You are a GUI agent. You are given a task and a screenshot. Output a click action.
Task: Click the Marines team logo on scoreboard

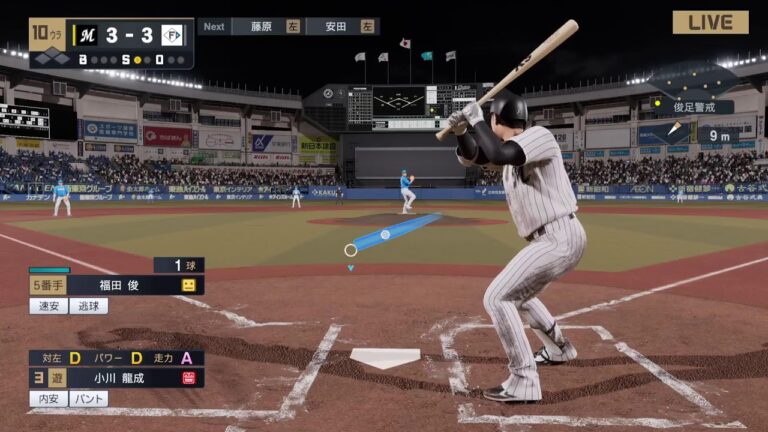click(88, 35)
